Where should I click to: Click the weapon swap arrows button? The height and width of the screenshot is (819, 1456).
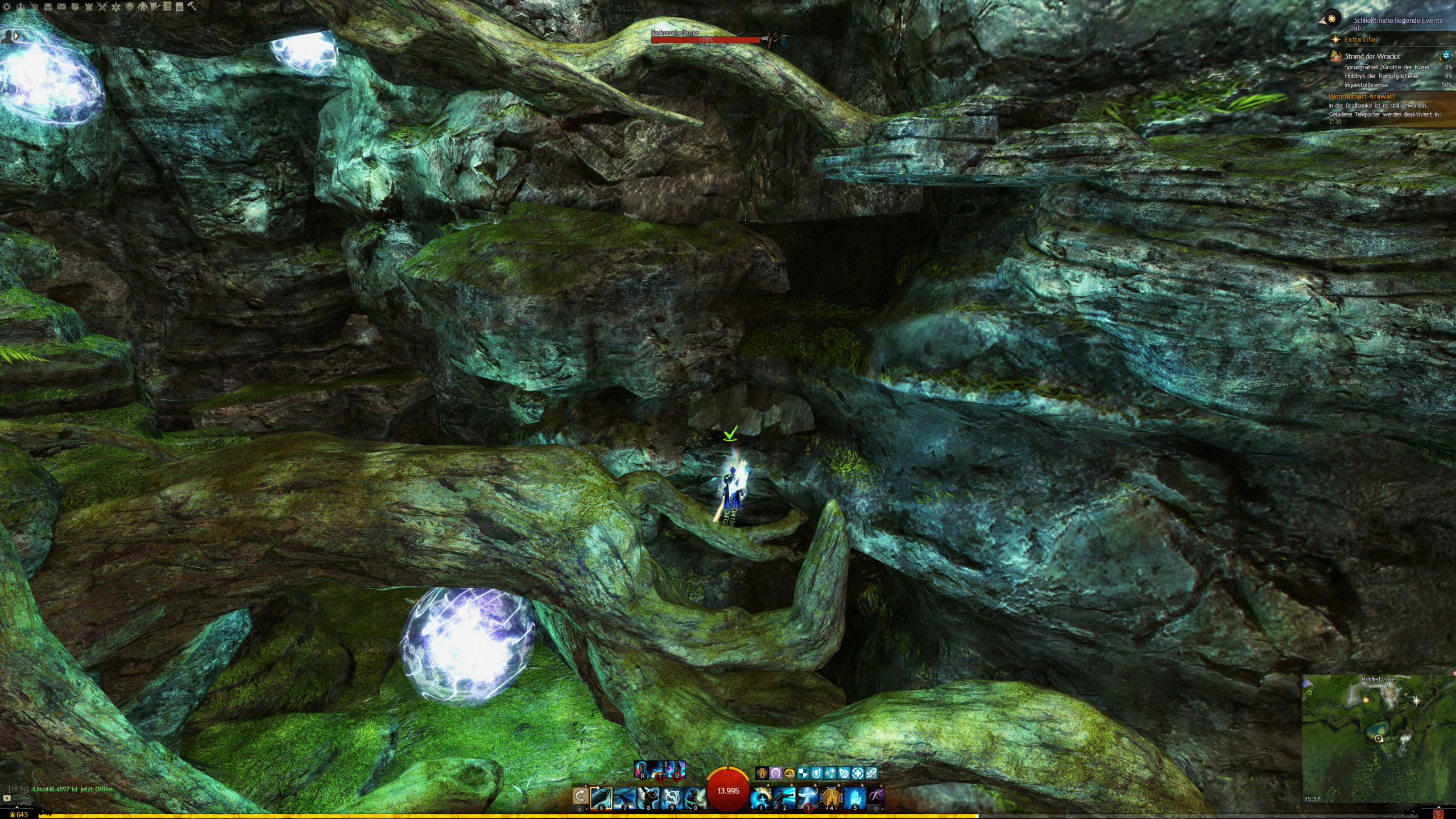[580, 796]
